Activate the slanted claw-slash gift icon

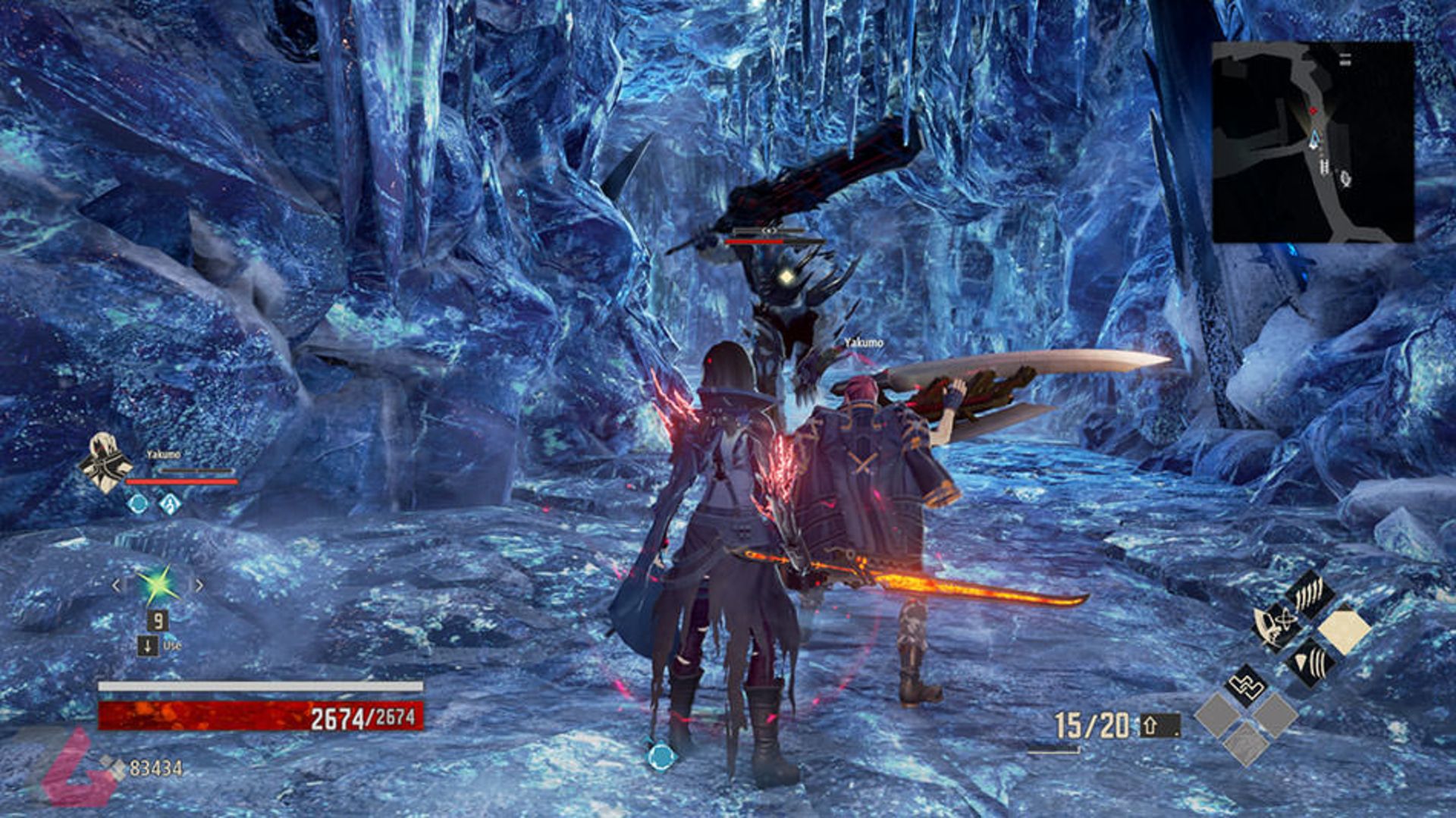coord(1310,592)
